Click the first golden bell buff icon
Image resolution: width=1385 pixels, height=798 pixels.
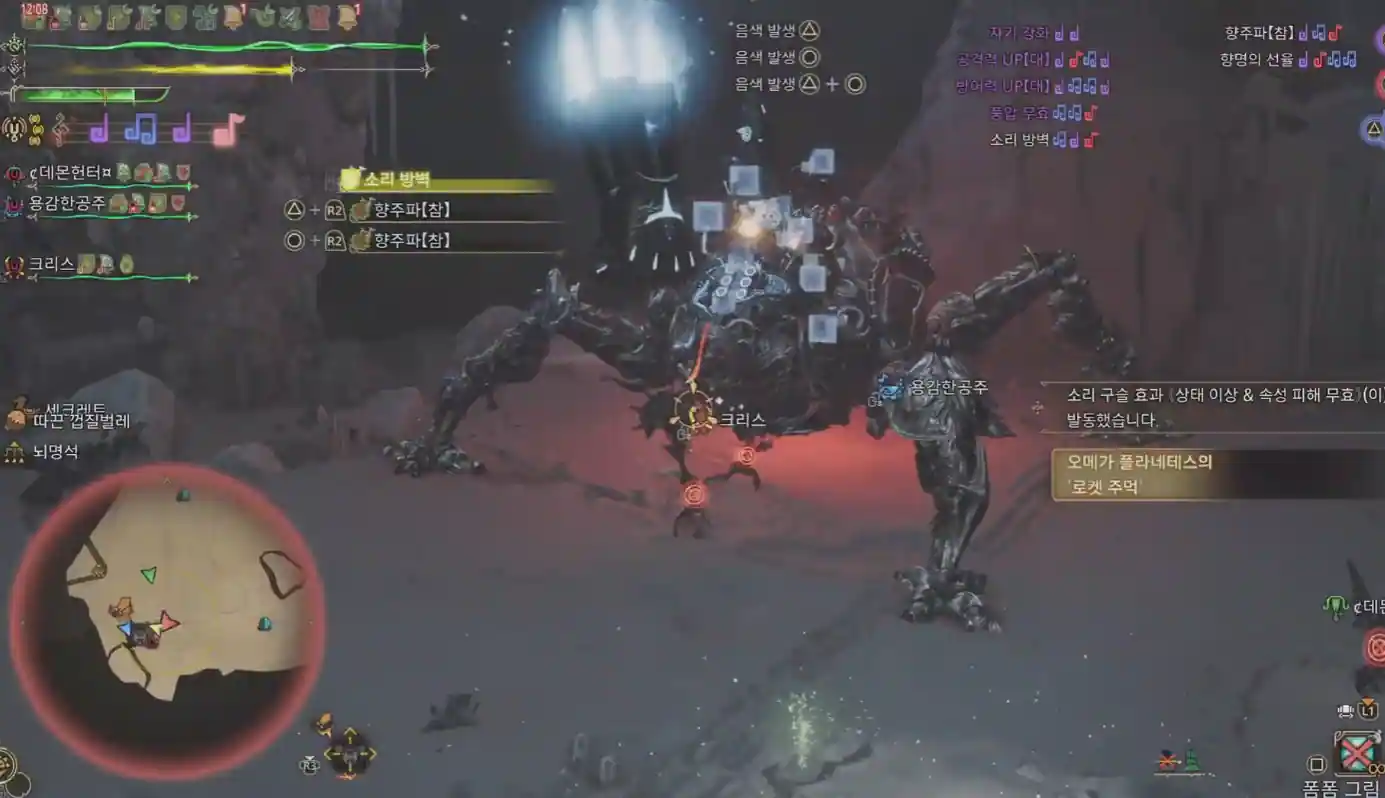[x=234, y=17]
